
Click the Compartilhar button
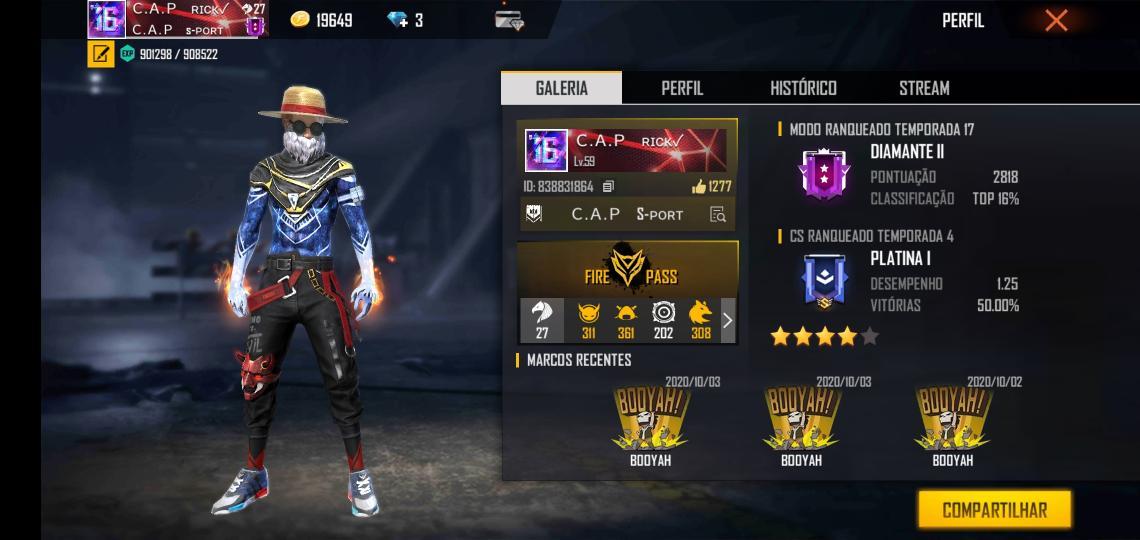[x=994, y=510]
